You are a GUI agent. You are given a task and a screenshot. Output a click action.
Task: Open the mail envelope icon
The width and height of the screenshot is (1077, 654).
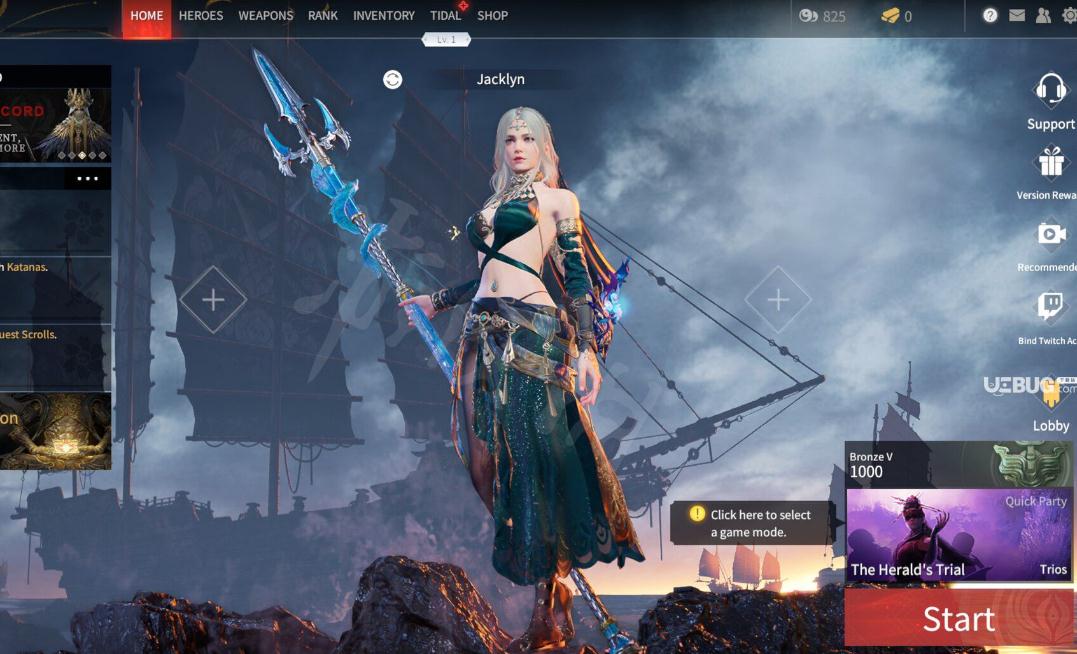point(1017,16)
